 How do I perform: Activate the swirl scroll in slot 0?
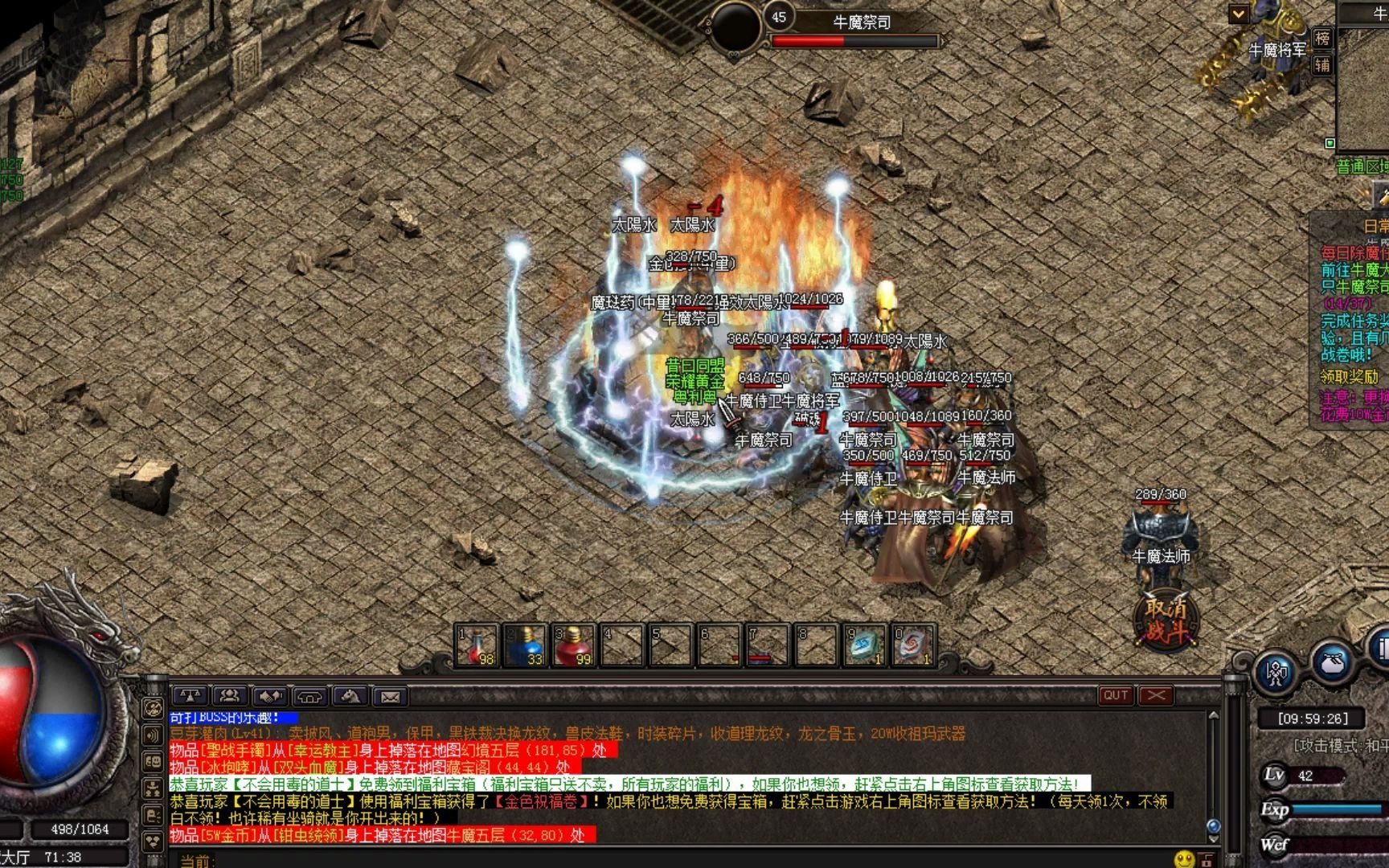coord(913,646)
